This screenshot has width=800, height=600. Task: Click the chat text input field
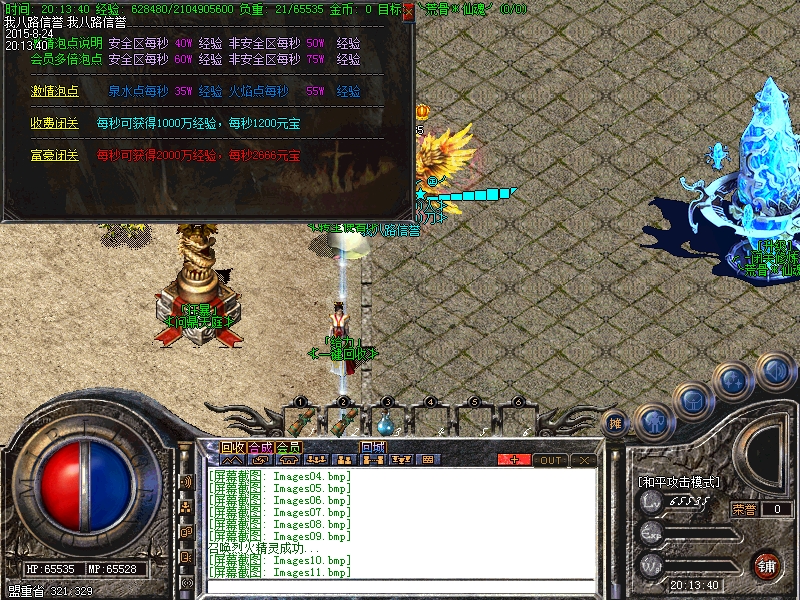tap(400, 587)
